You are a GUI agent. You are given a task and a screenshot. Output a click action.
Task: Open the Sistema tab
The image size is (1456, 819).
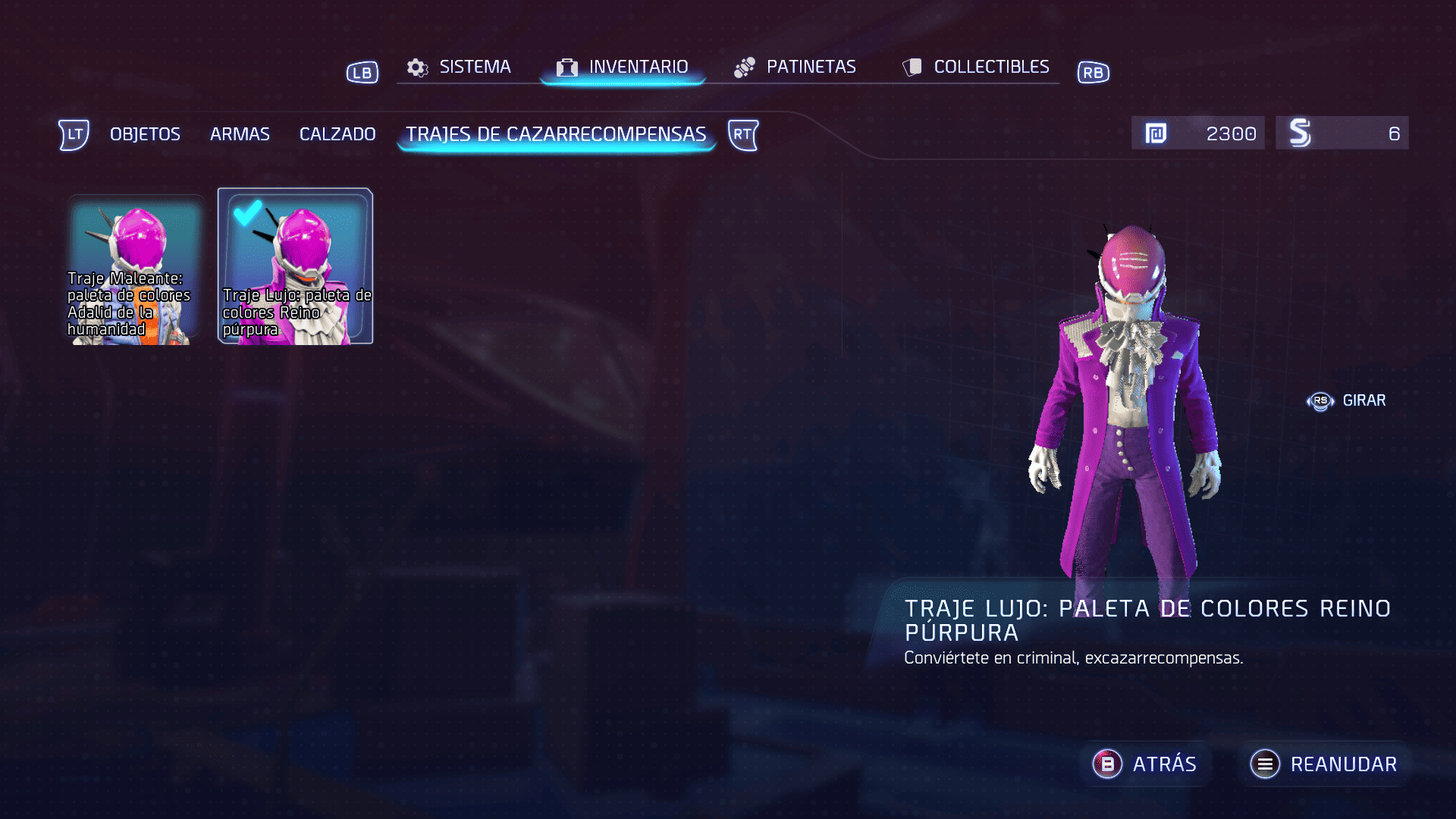[460, 67]
